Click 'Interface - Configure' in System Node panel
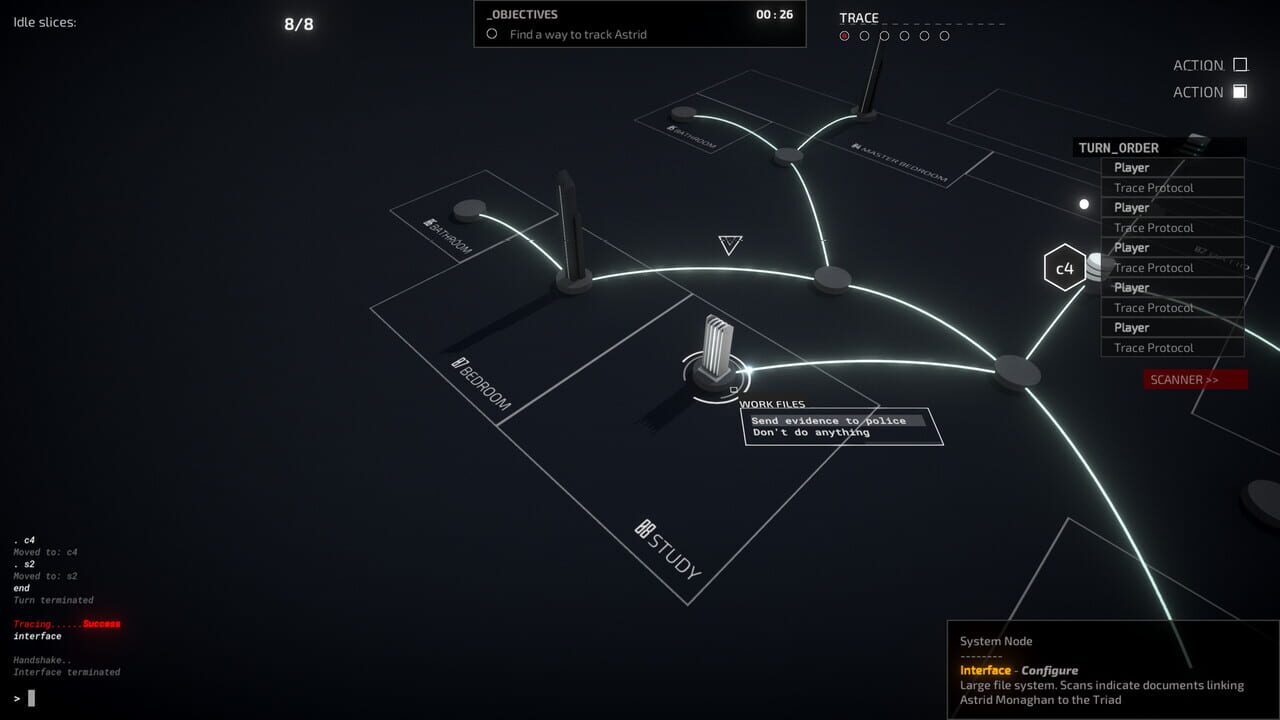Viewport: 1280px width, 720px height. coord(1018,670)
